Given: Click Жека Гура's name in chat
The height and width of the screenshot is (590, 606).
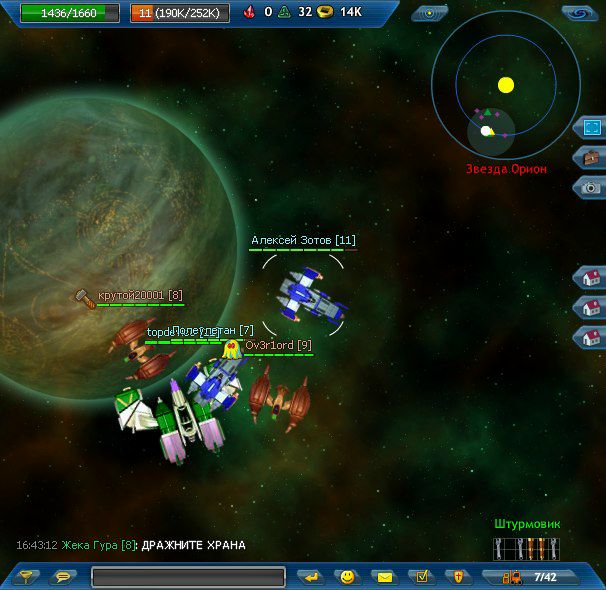Looking at the screenshot, I should (x=98, y=546).
